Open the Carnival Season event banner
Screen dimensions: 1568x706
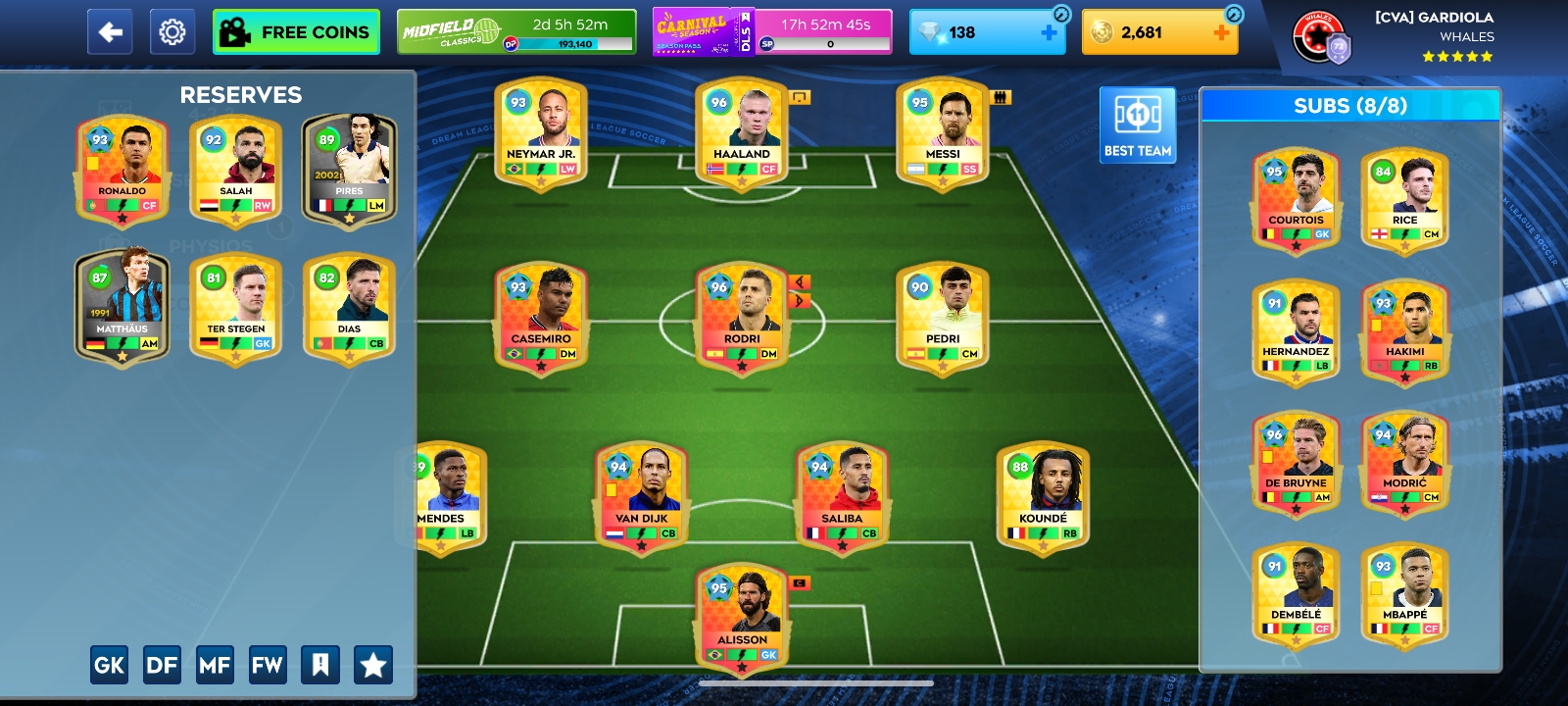(692, 29)
